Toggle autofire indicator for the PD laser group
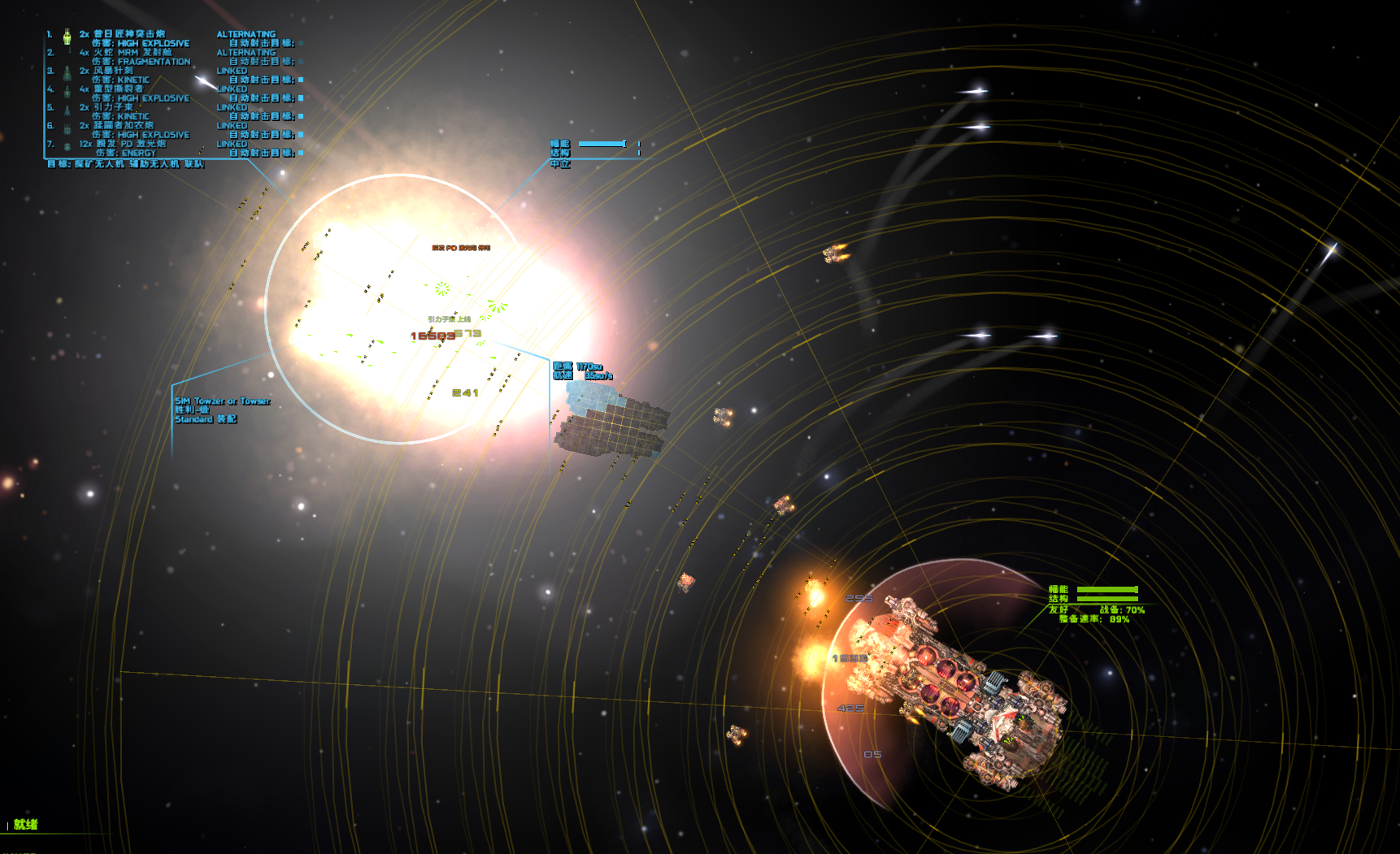 click(x=301, y=153)
